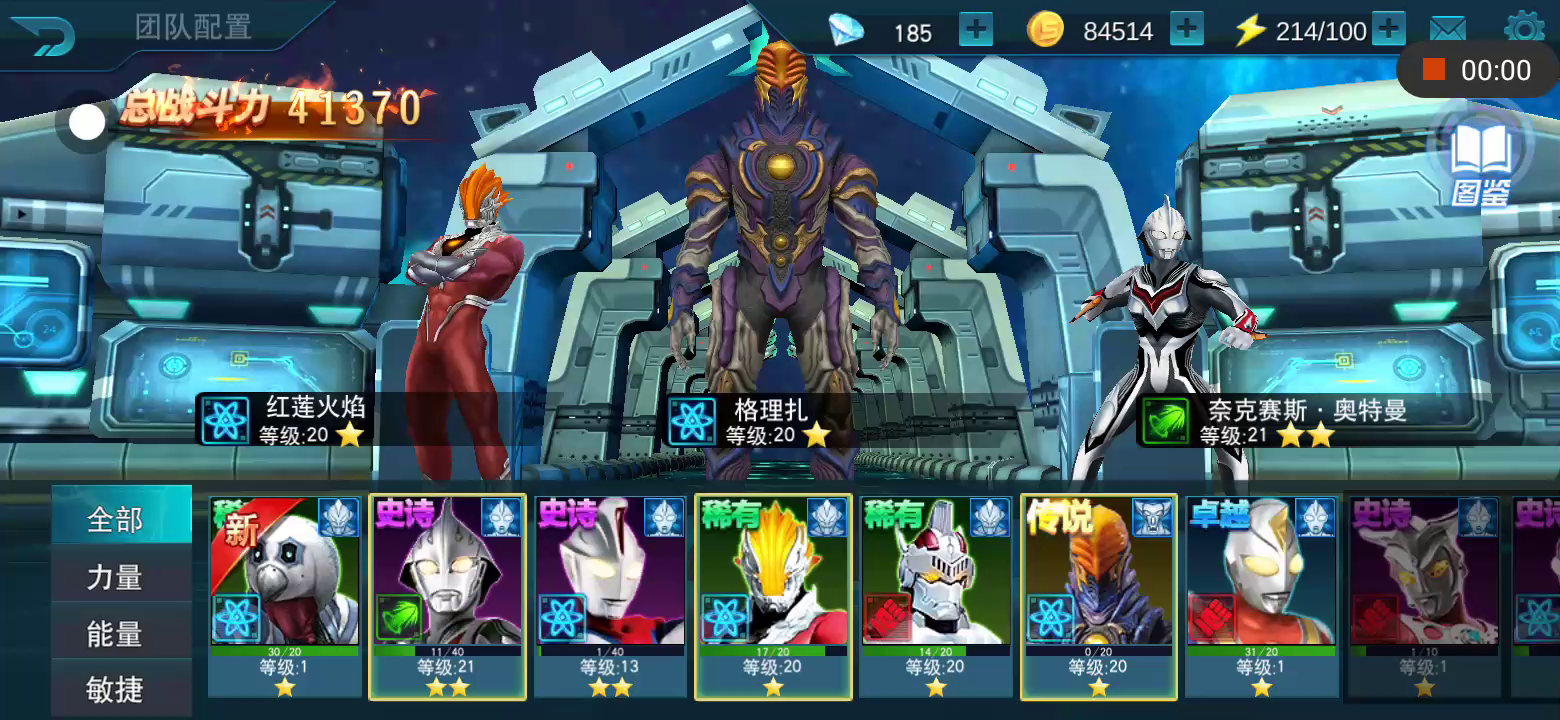The image size is (1560, 720).
Task: Refill energy with the lightning plus button
Action: 1388,30
